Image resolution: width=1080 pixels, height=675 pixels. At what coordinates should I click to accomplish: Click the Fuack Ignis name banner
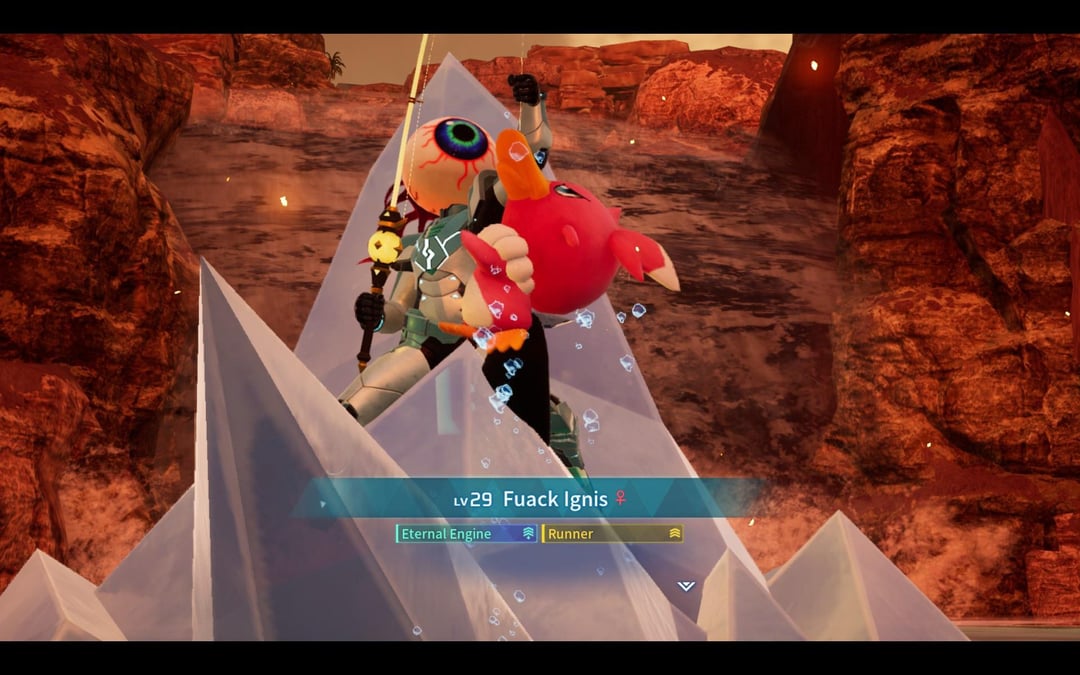540,499
